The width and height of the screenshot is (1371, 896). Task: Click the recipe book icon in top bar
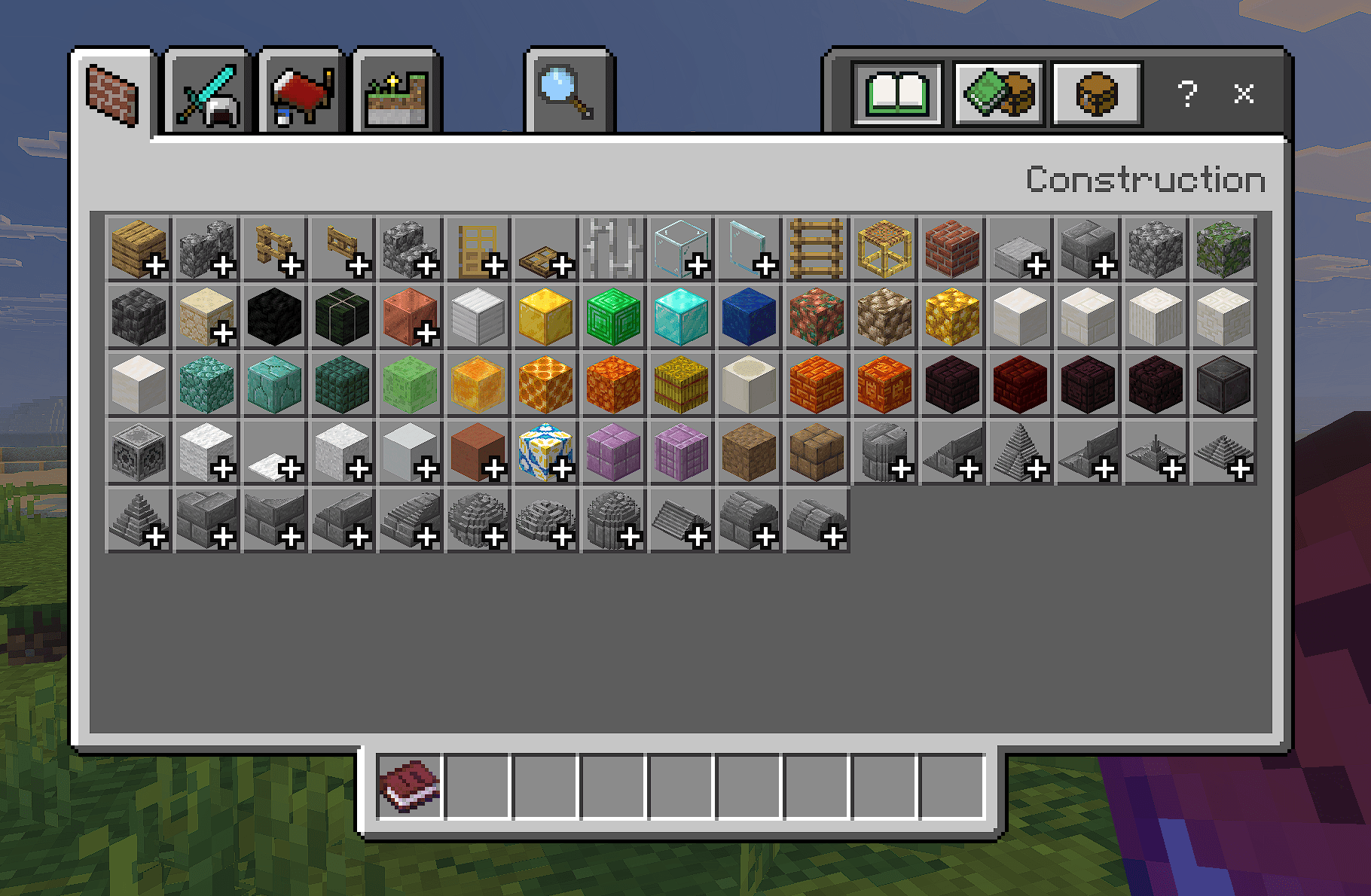coord(896,92)
